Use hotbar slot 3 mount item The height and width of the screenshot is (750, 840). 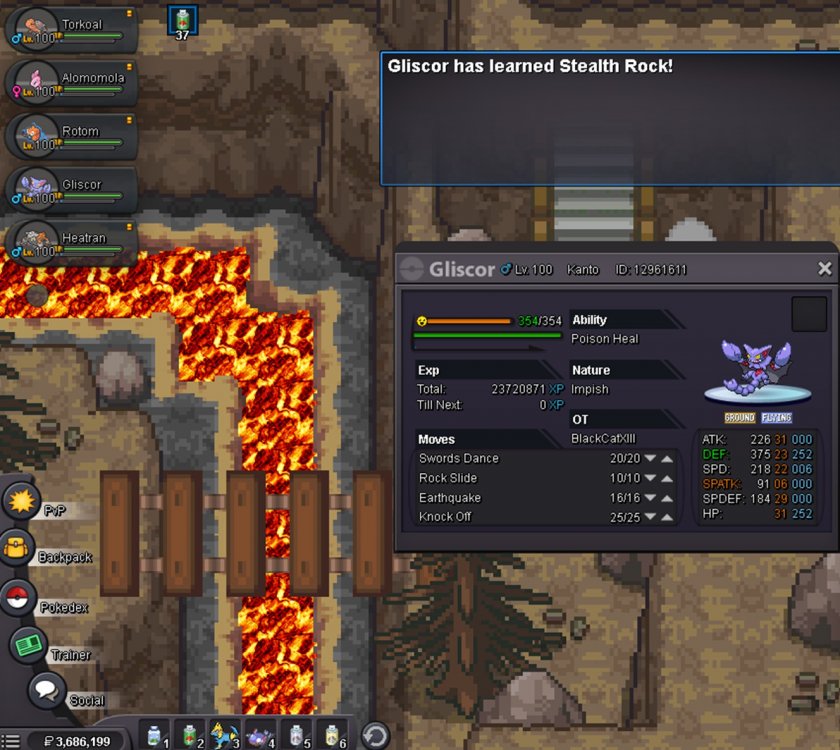click(x=225, y=734)
